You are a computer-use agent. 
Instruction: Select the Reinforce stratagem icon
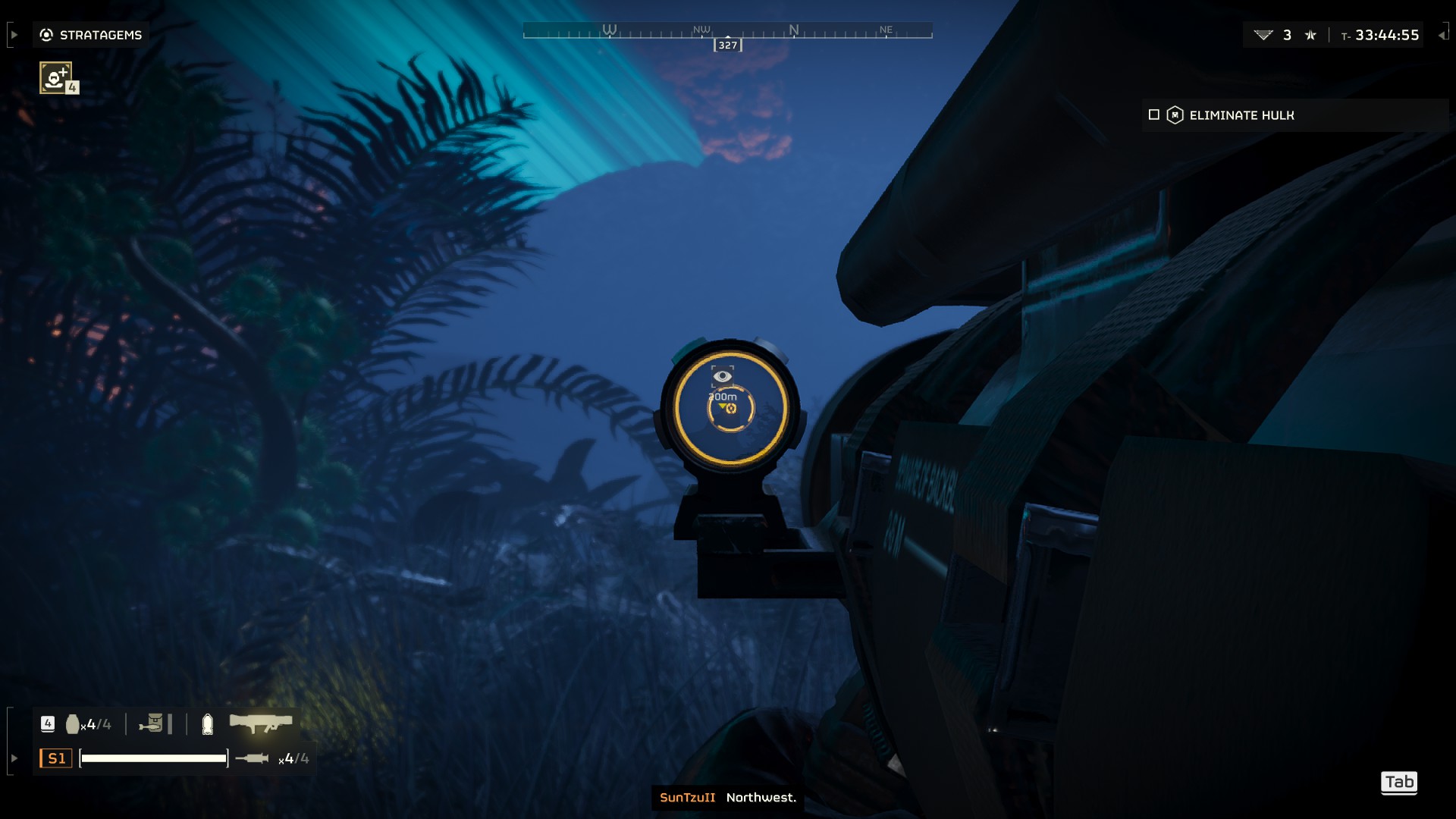point(55,77)
